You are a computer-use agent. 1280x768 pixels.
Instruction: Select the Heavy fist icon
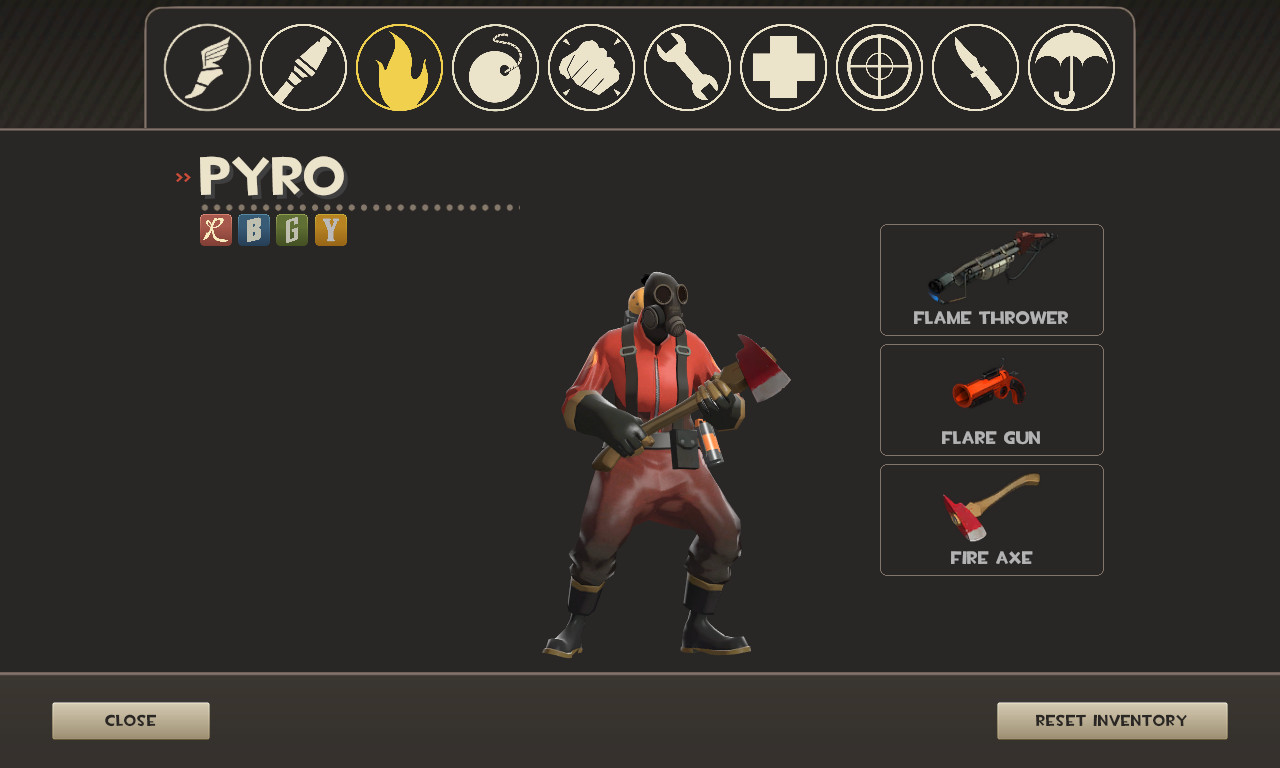coord(590,67)
